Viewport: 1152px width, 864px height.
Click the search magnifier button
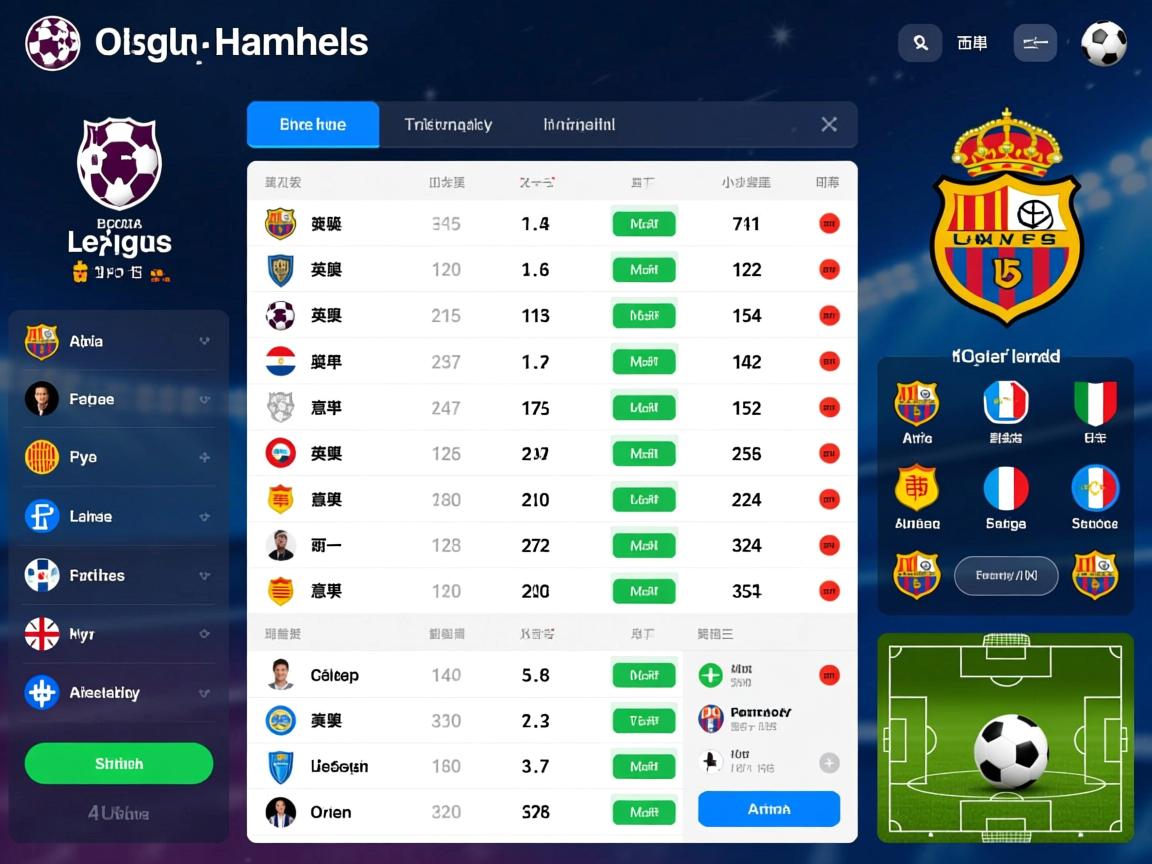click(920, 43)
